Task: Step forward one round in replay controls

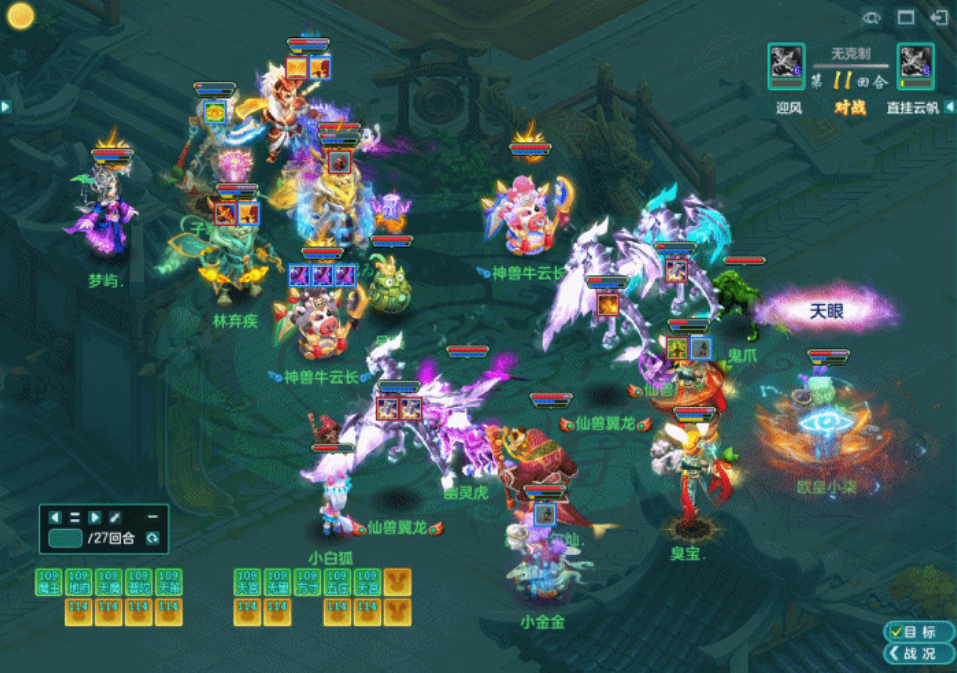Action: pos(94,518)
